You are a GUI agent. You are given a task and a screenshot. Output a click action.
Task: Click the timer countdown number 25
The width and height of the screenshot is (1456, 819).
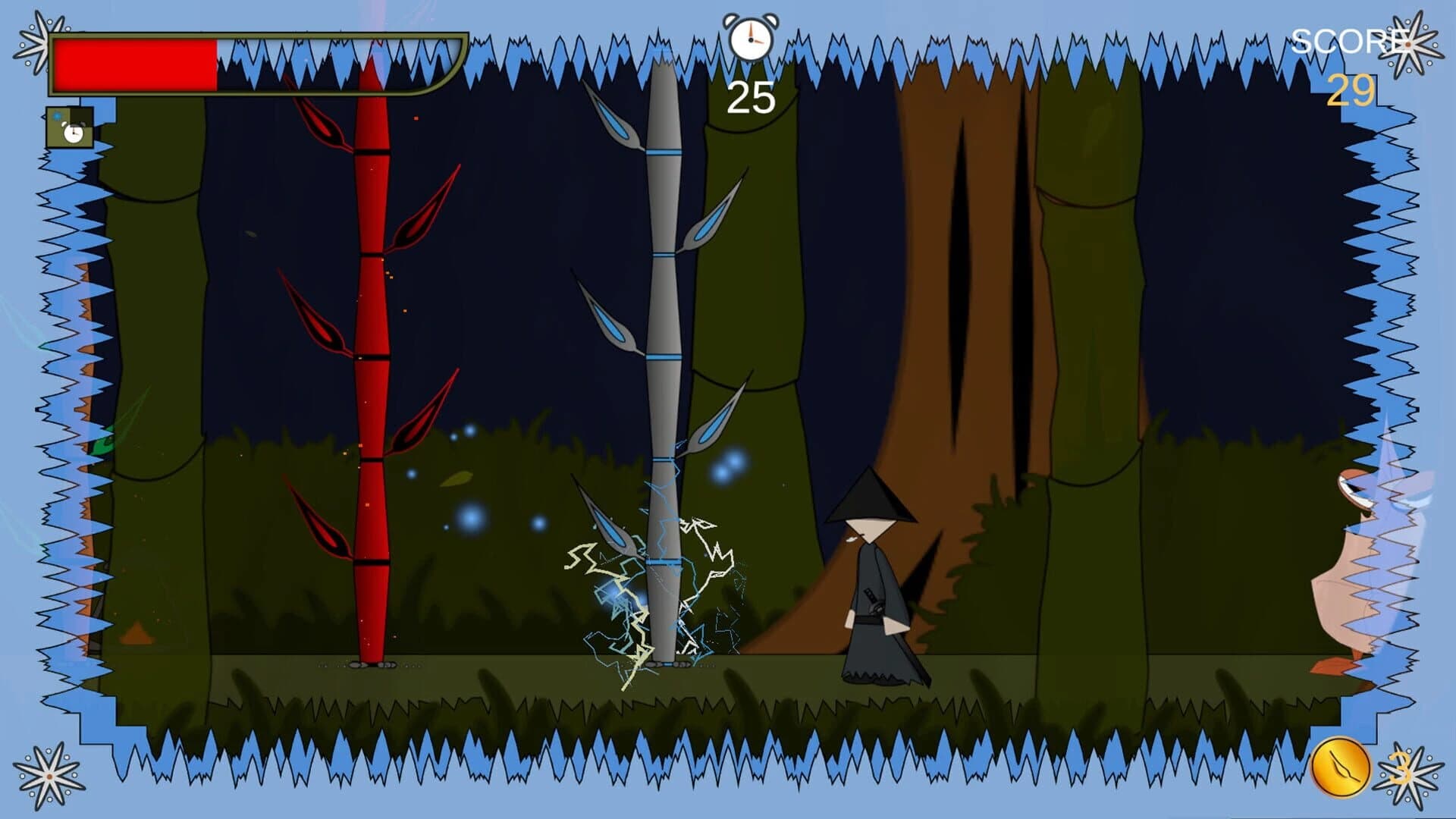point(749,96)
